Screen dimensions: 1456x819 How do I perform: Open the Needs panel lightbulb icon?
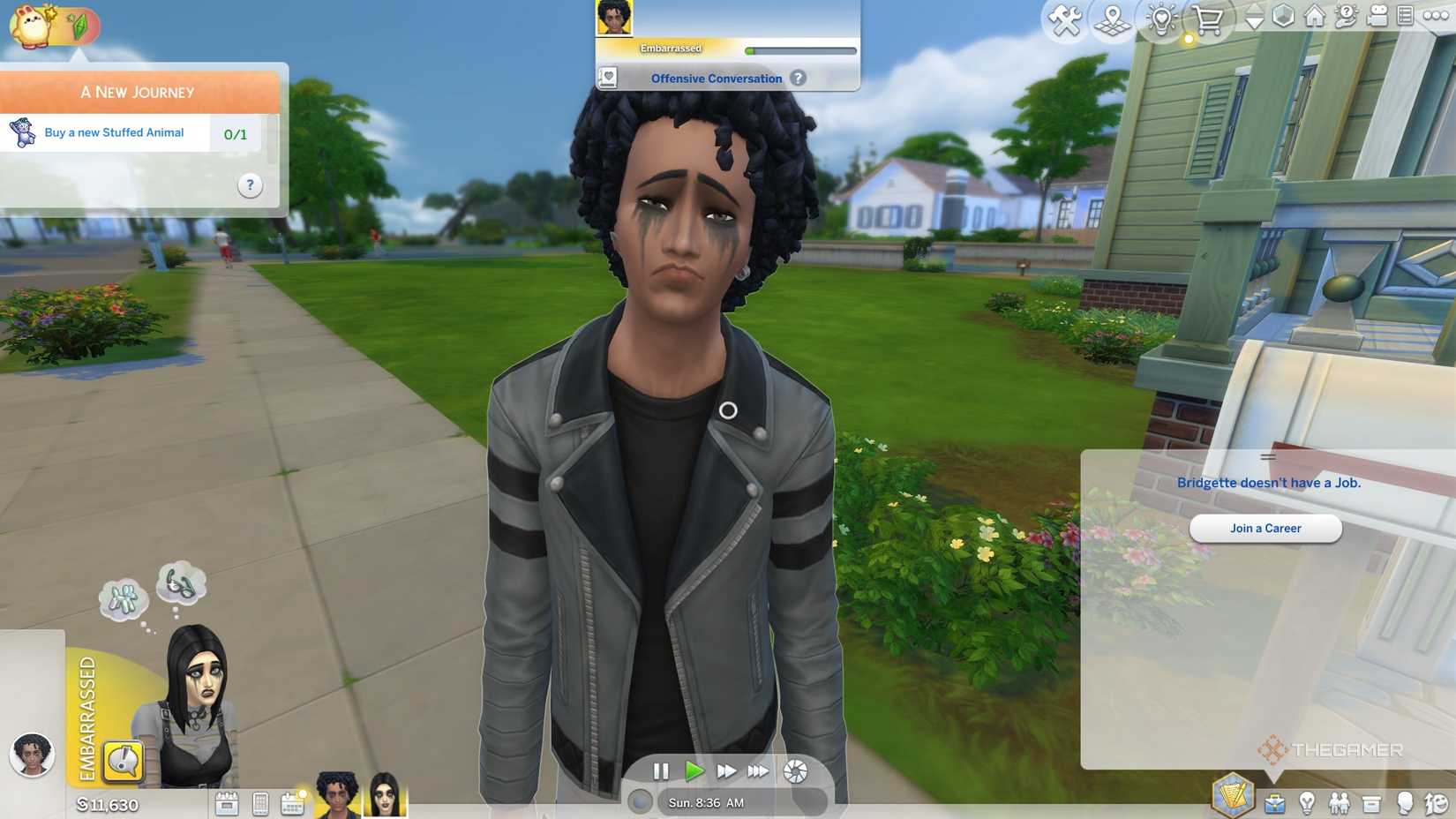coord(1308,803)
